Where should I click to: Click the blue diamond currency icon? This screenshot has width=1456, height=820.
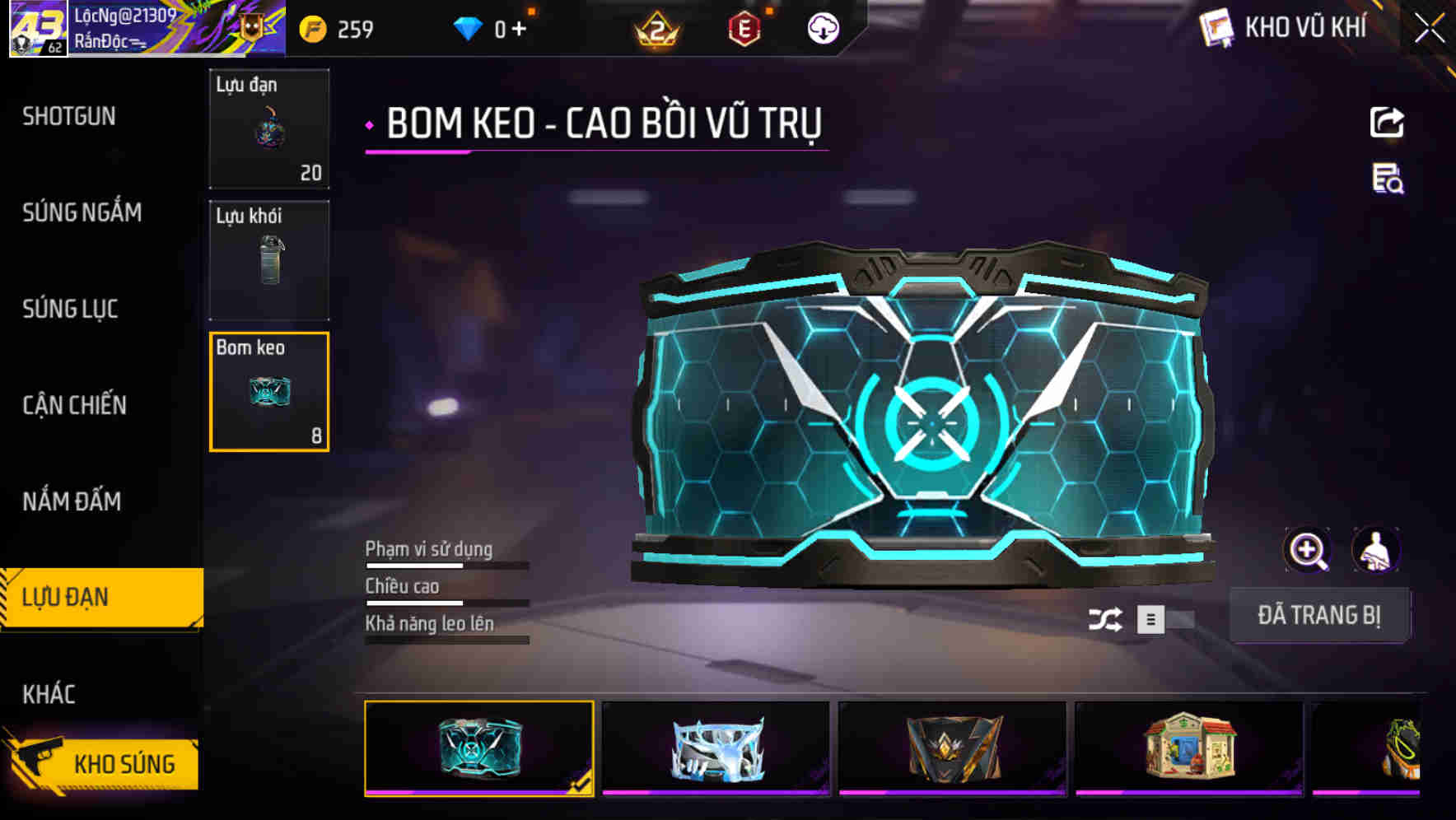469,28
